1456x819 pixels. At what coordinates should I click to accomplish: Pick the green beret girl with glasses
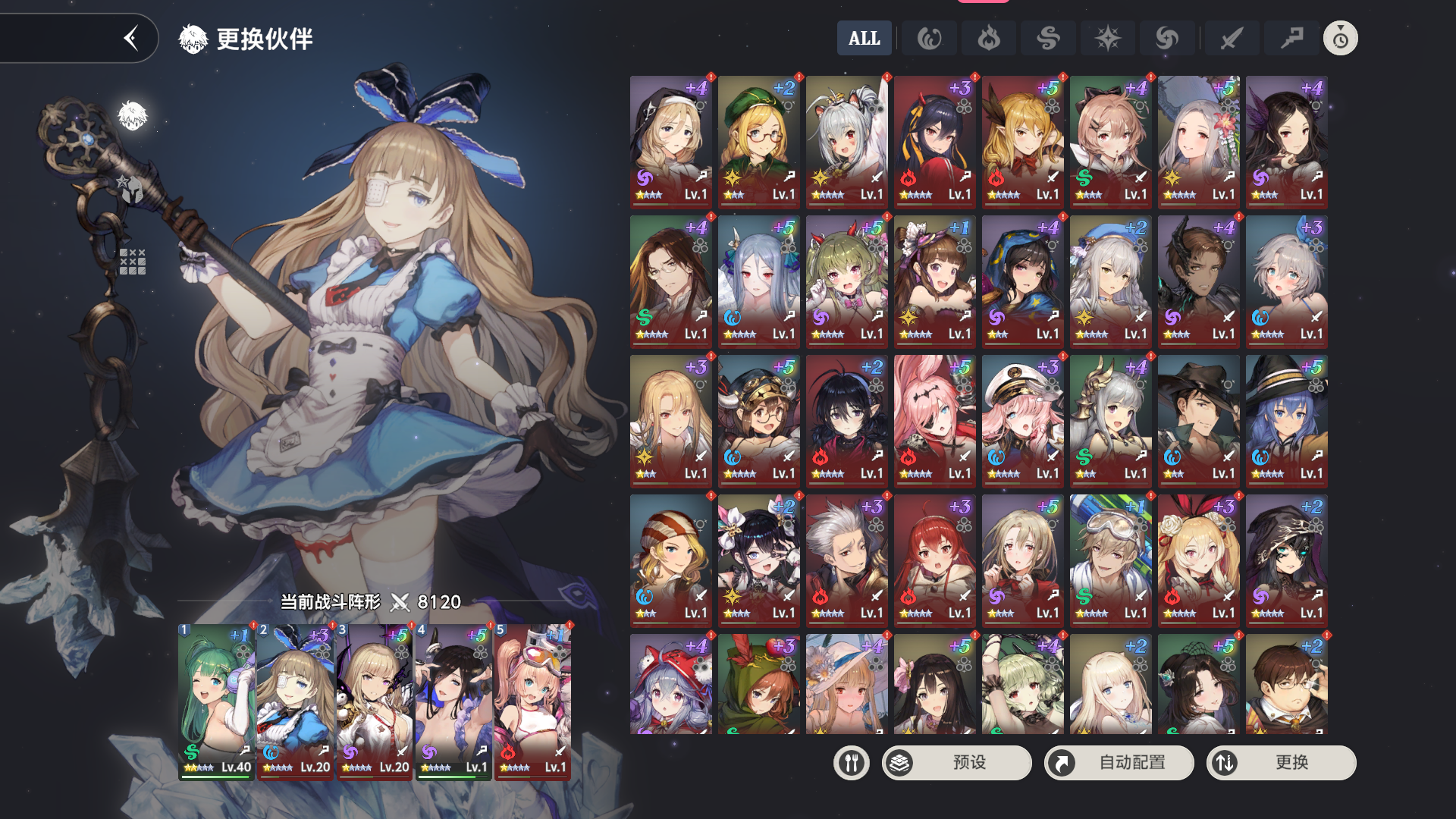[758, 141]
